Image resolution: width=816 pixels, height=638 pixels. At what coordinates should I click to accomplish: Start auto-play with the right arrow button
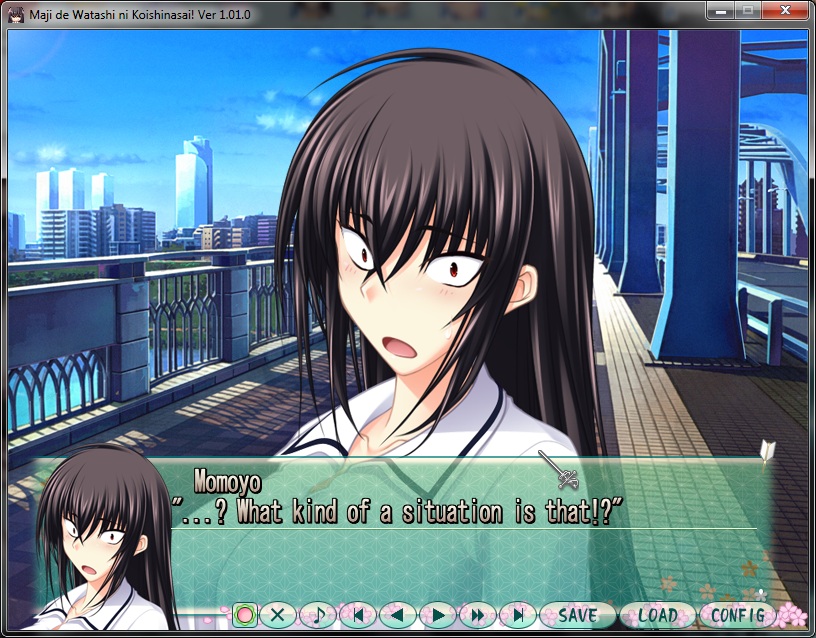coord(437,615)
